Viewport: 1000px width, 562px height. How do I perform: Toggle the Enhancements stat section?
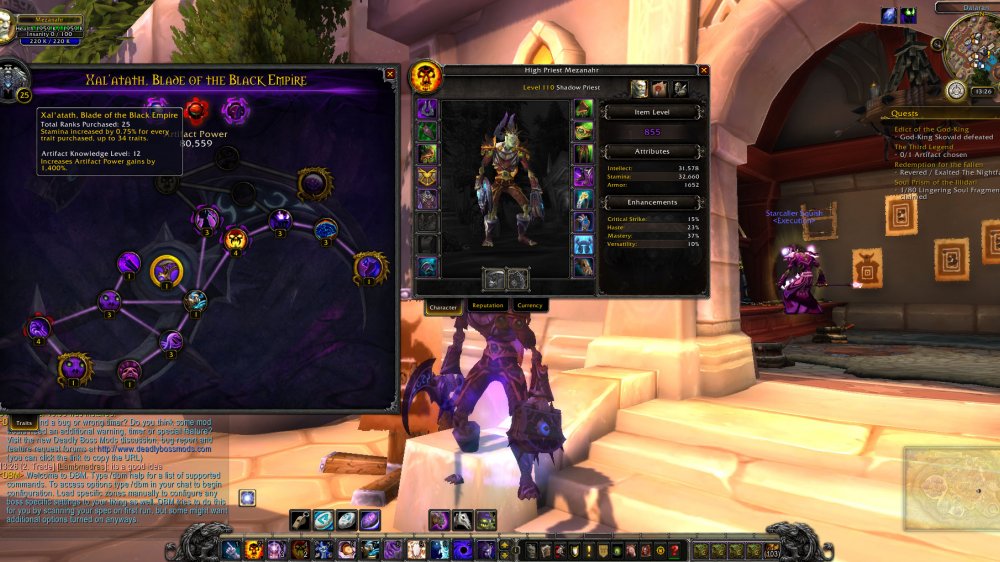click(x=652, y=202)
